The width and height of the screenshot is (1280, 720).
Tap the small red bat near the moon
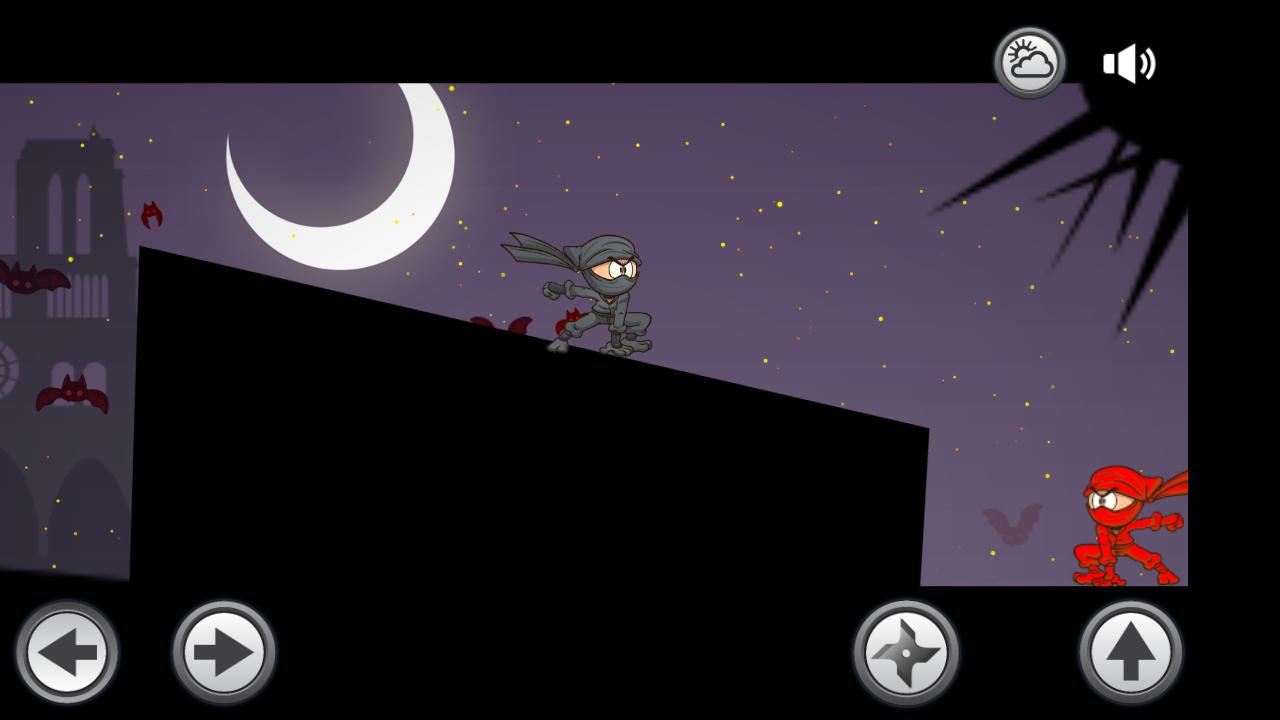(150, 213)
